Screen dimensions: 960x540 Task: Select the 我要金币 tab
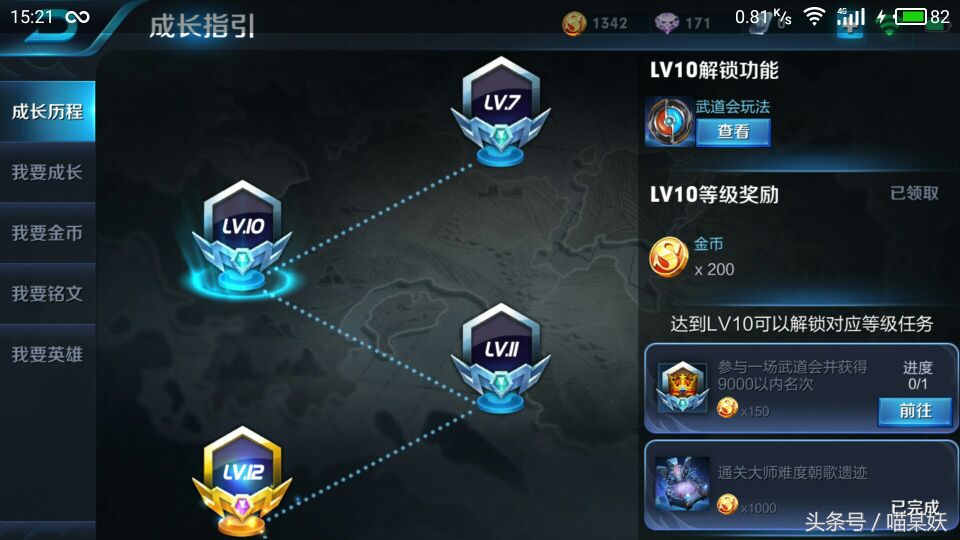coord(47,233)
